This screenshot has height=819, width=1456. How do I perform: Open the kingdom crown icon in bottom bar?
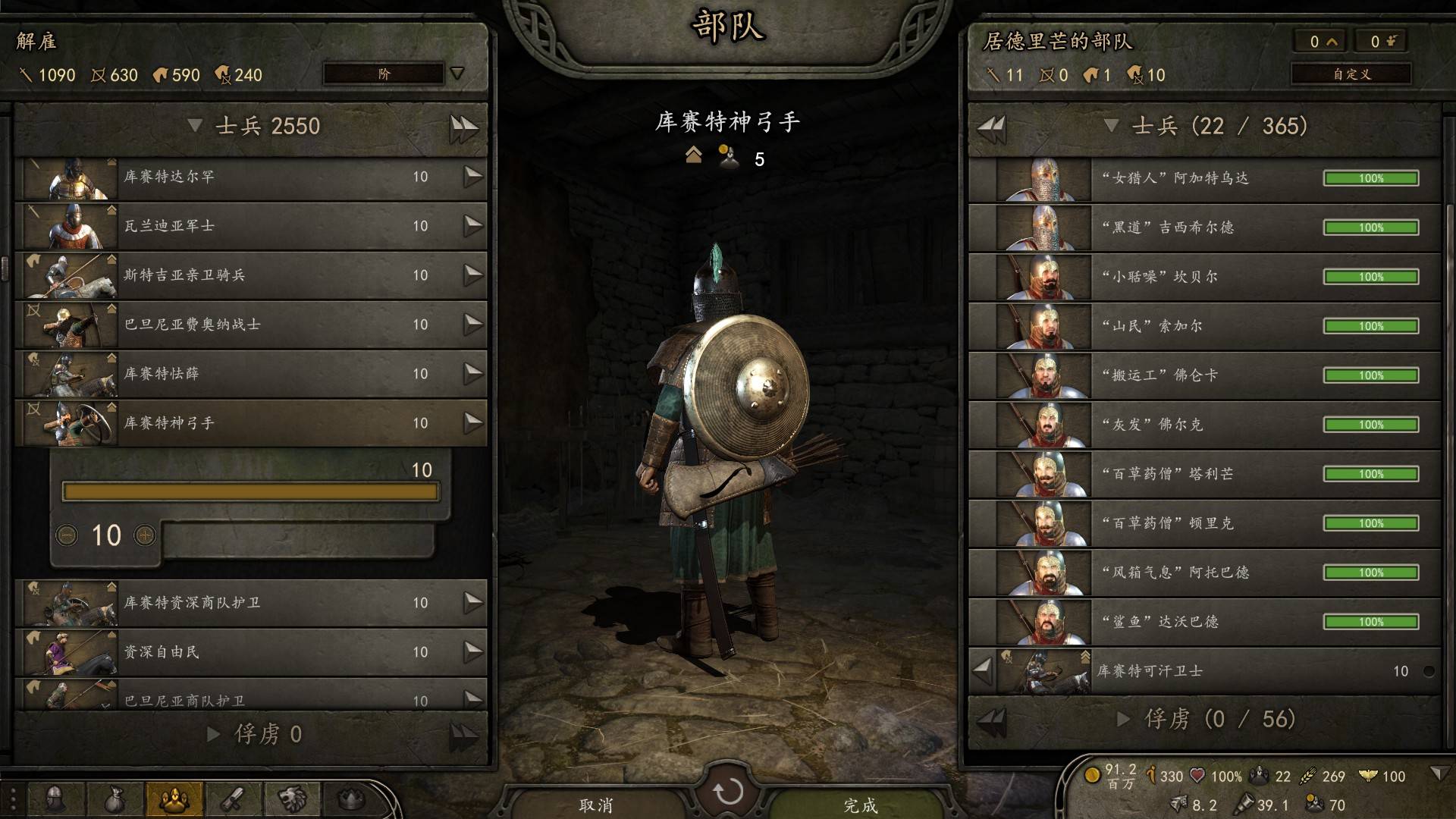coord(351,799)
